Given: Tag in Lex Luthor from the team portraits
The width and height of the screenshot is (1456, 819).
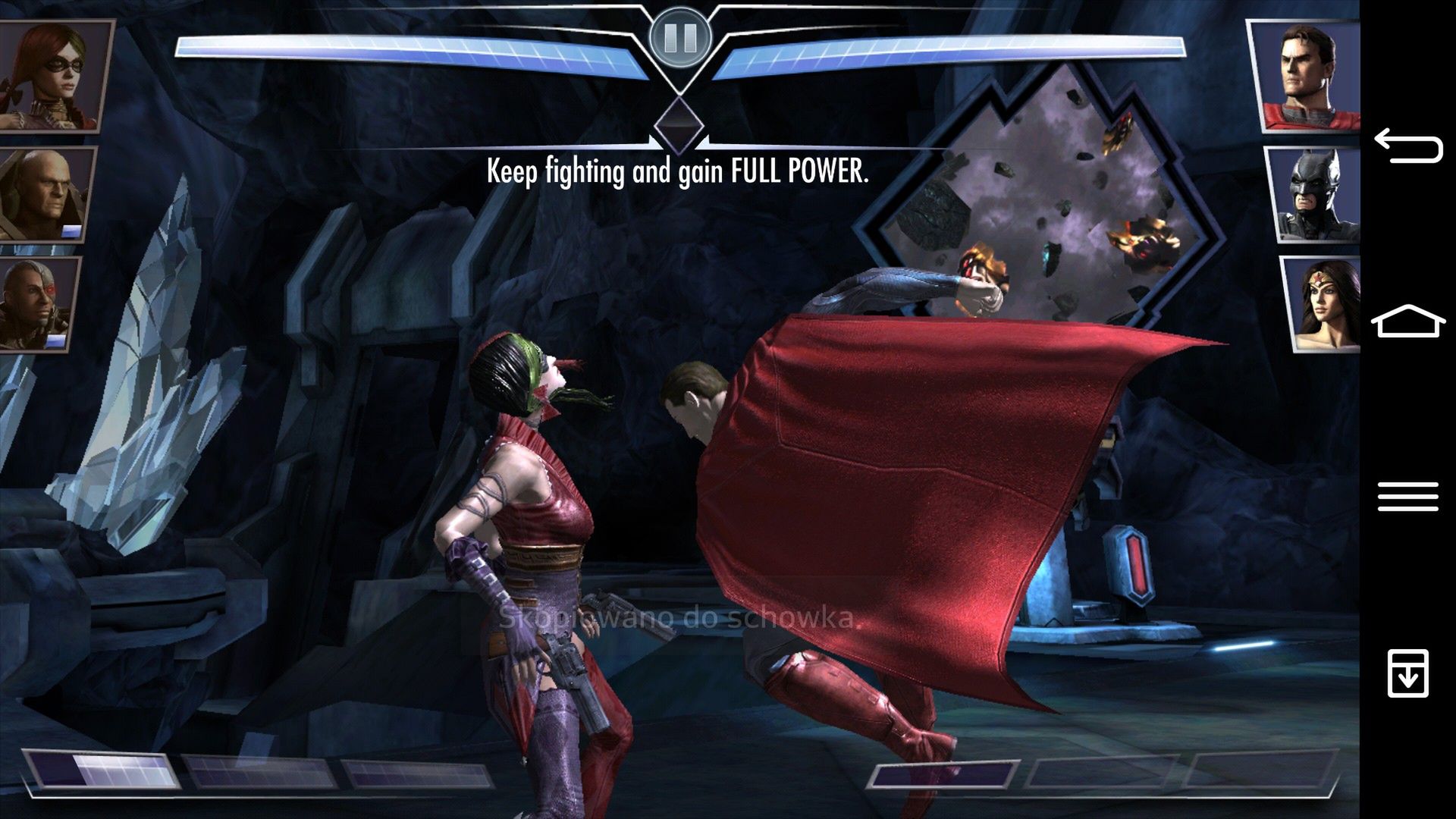Looking at the screenshot, I should coord(47,194).
